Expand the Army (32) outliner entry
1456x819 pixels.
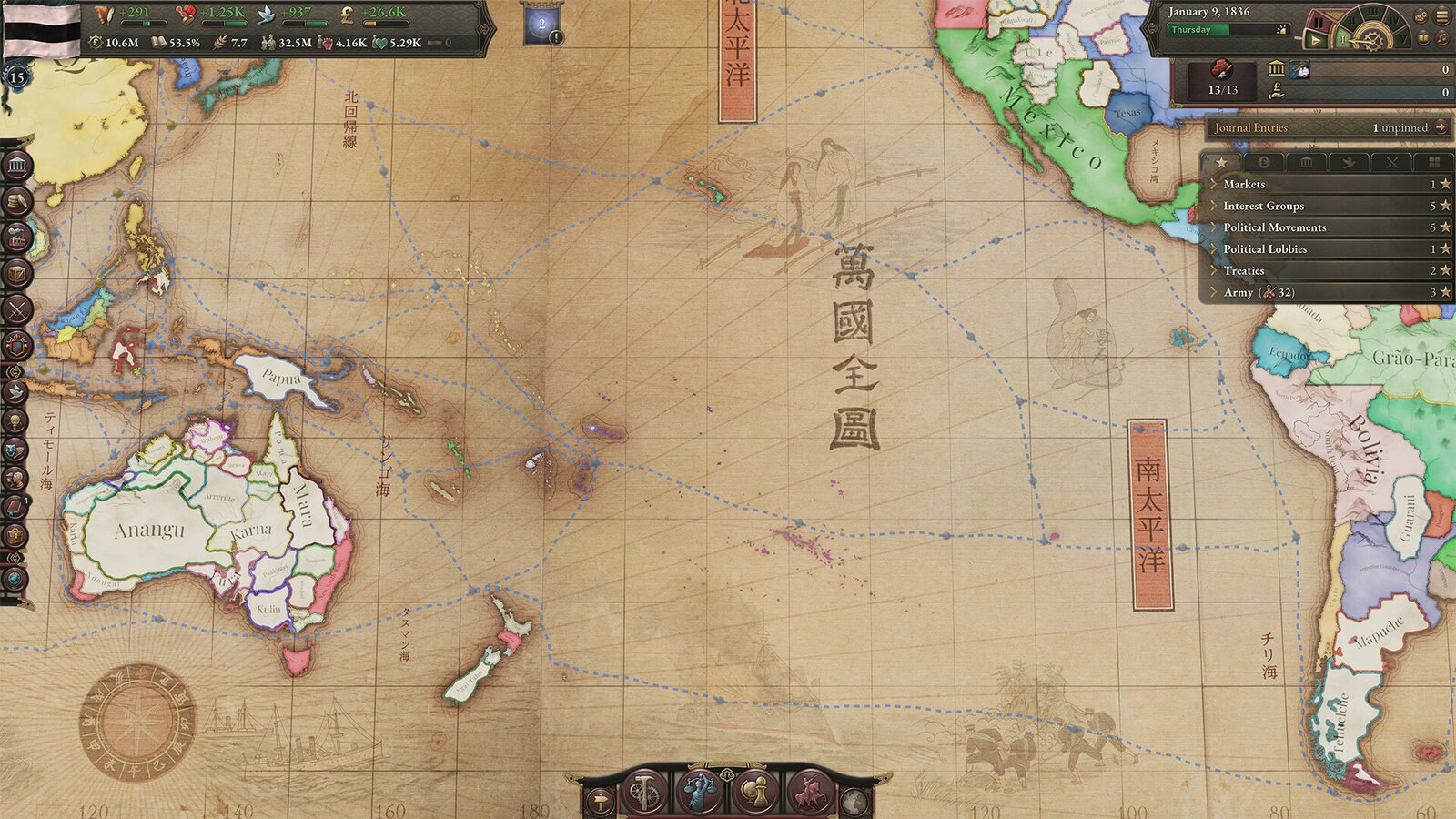1214,292
